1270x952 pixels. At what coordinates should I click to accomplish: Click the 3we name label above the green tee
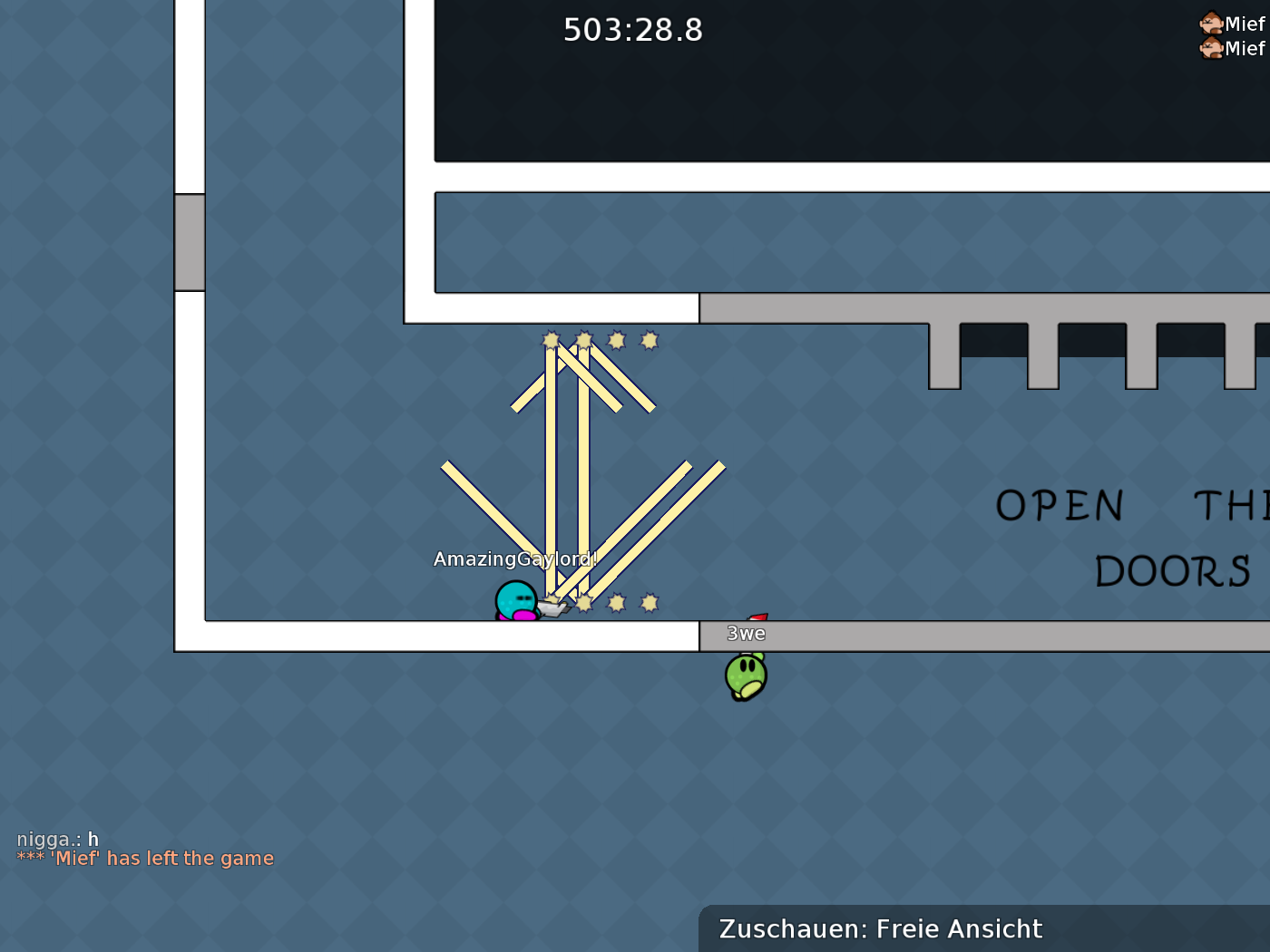(746, 634)
